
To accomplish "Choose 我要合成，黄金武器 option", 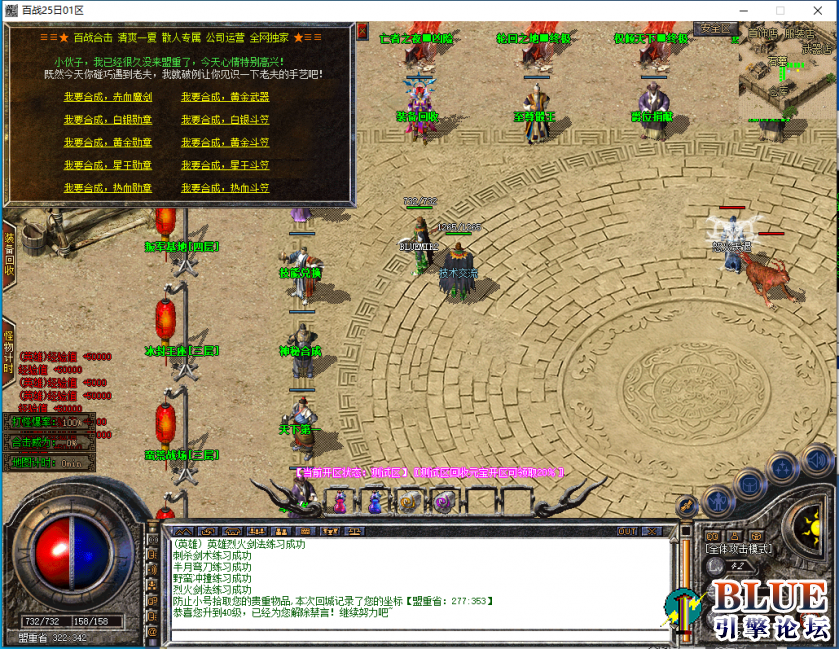I will coord(225,97).
